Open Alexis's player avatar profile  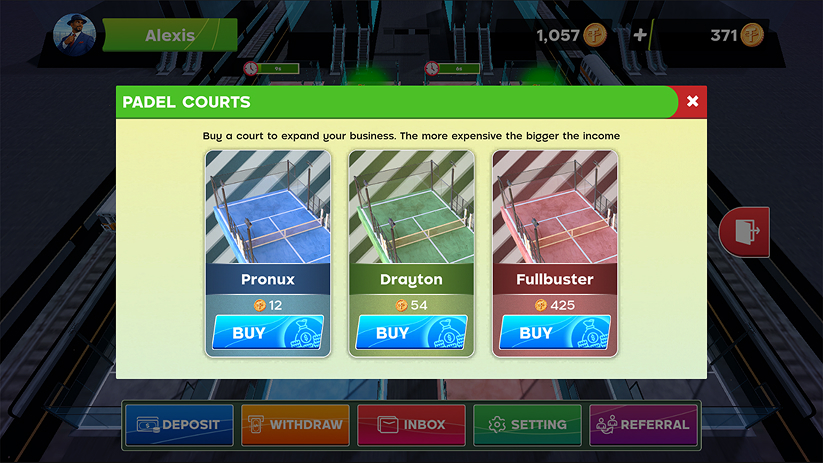point(73,35)
